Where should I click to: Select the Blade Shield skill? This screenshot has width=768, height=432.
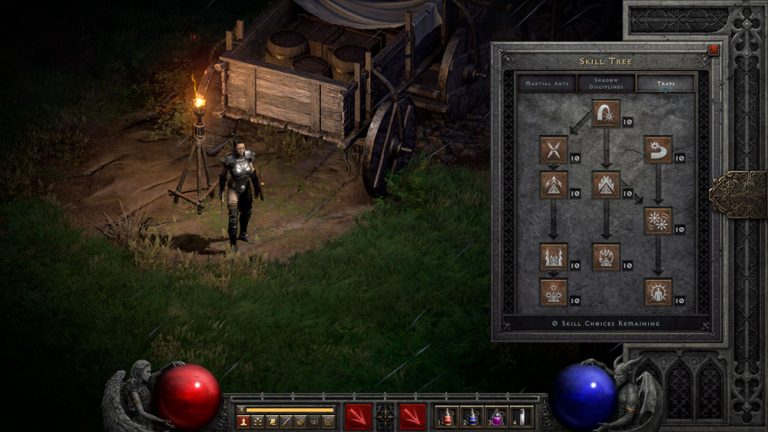tap(658, 292)
